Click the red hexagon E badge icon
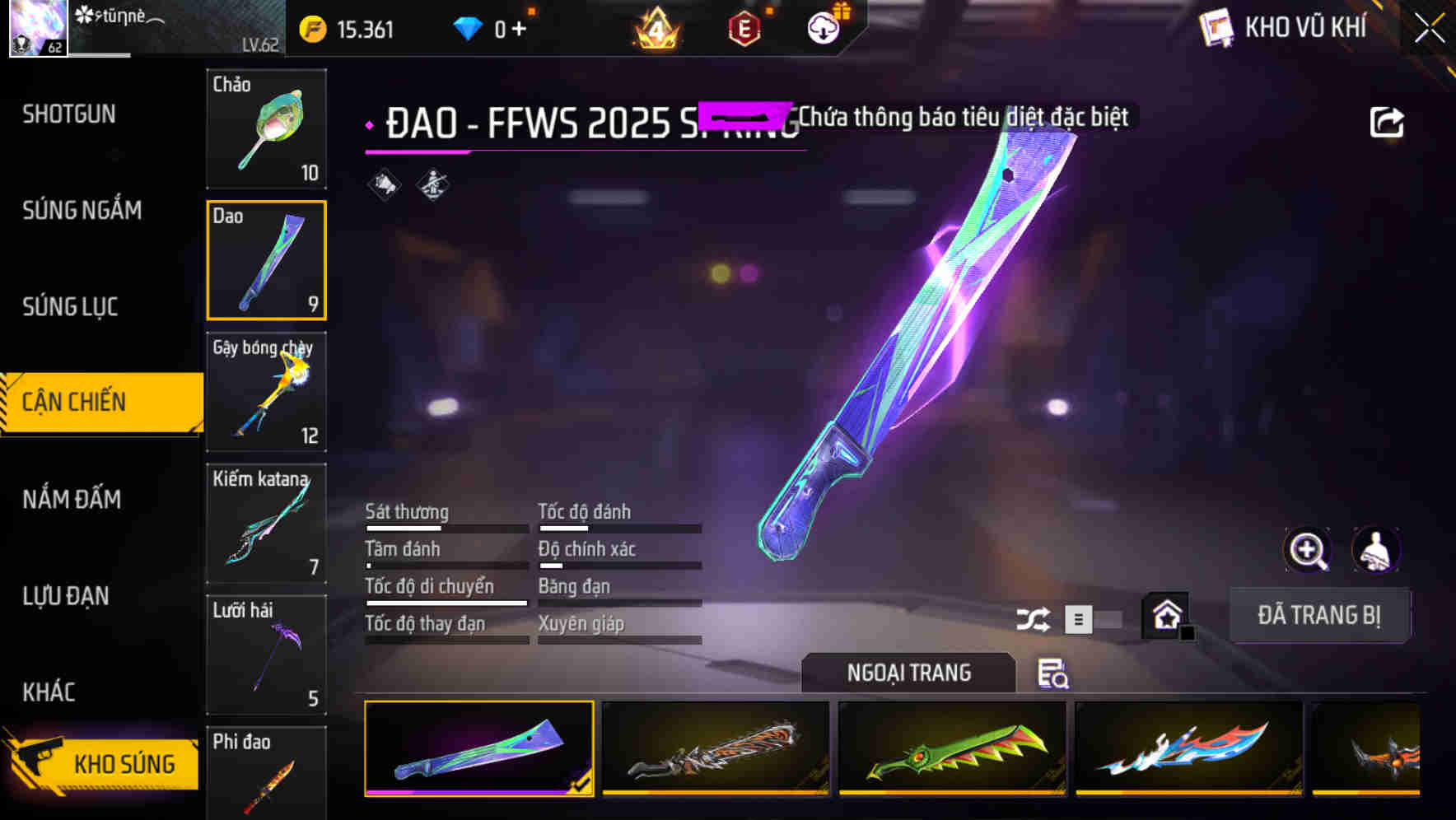This screenshot has width=1456, height=820. coord(744,27)
